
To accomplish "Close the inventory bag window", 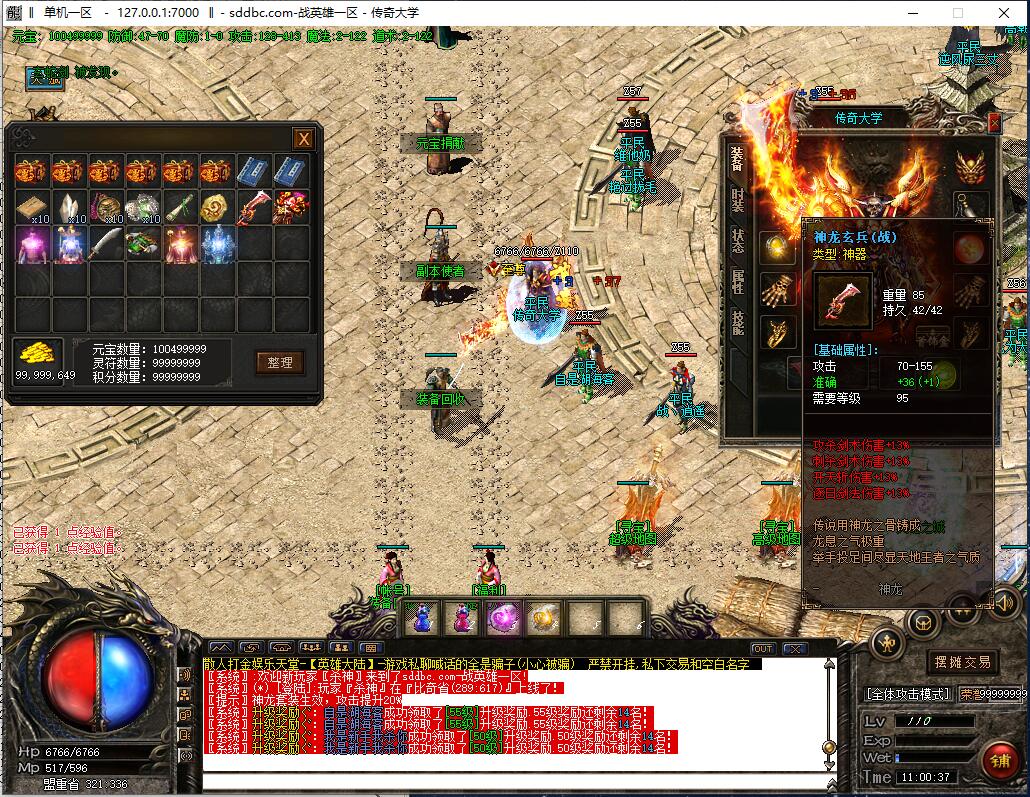I will coord(303,139).
